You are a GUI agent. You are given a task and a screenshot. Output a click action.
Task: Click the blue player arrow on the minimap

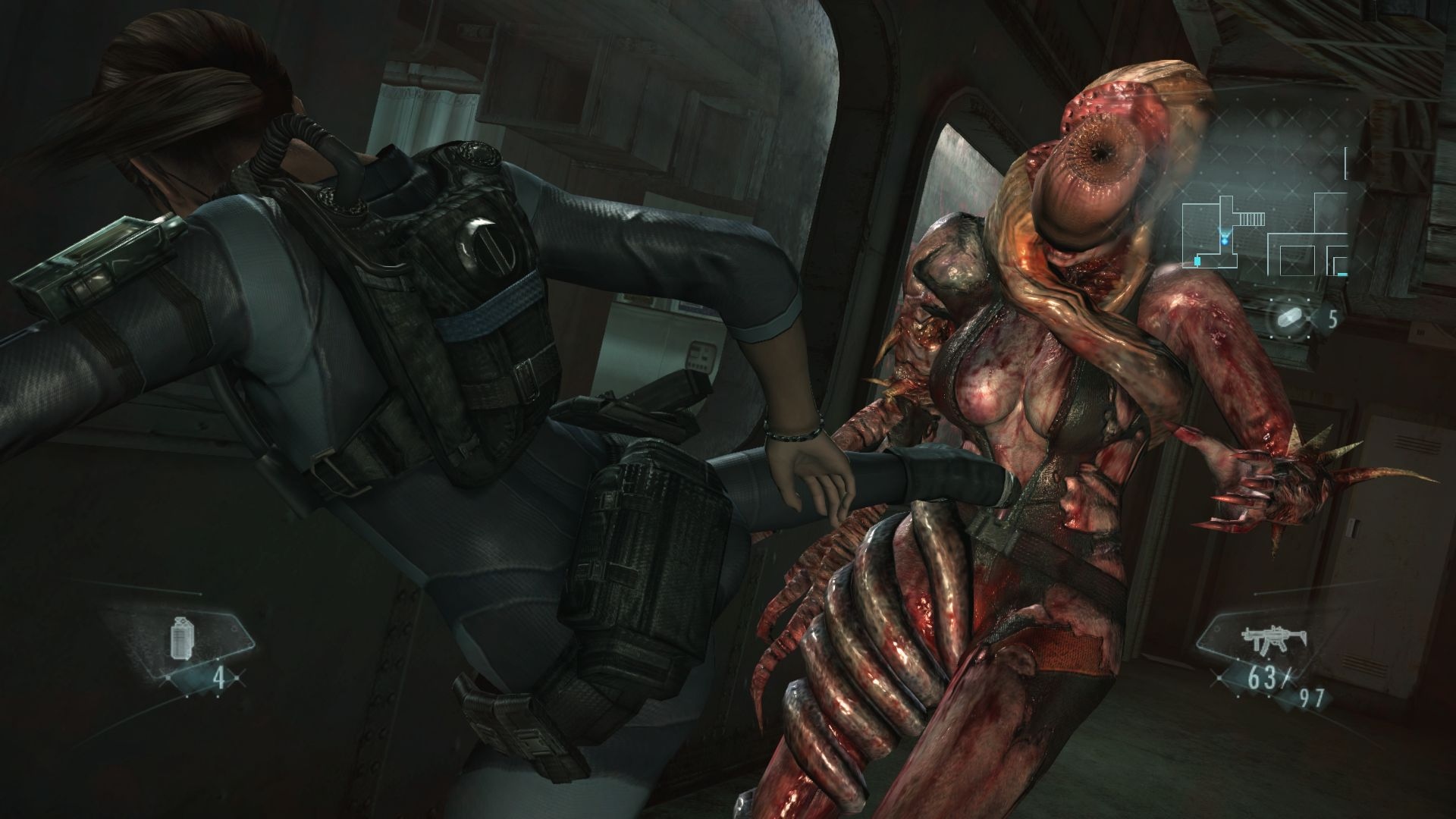(1224, 240)
